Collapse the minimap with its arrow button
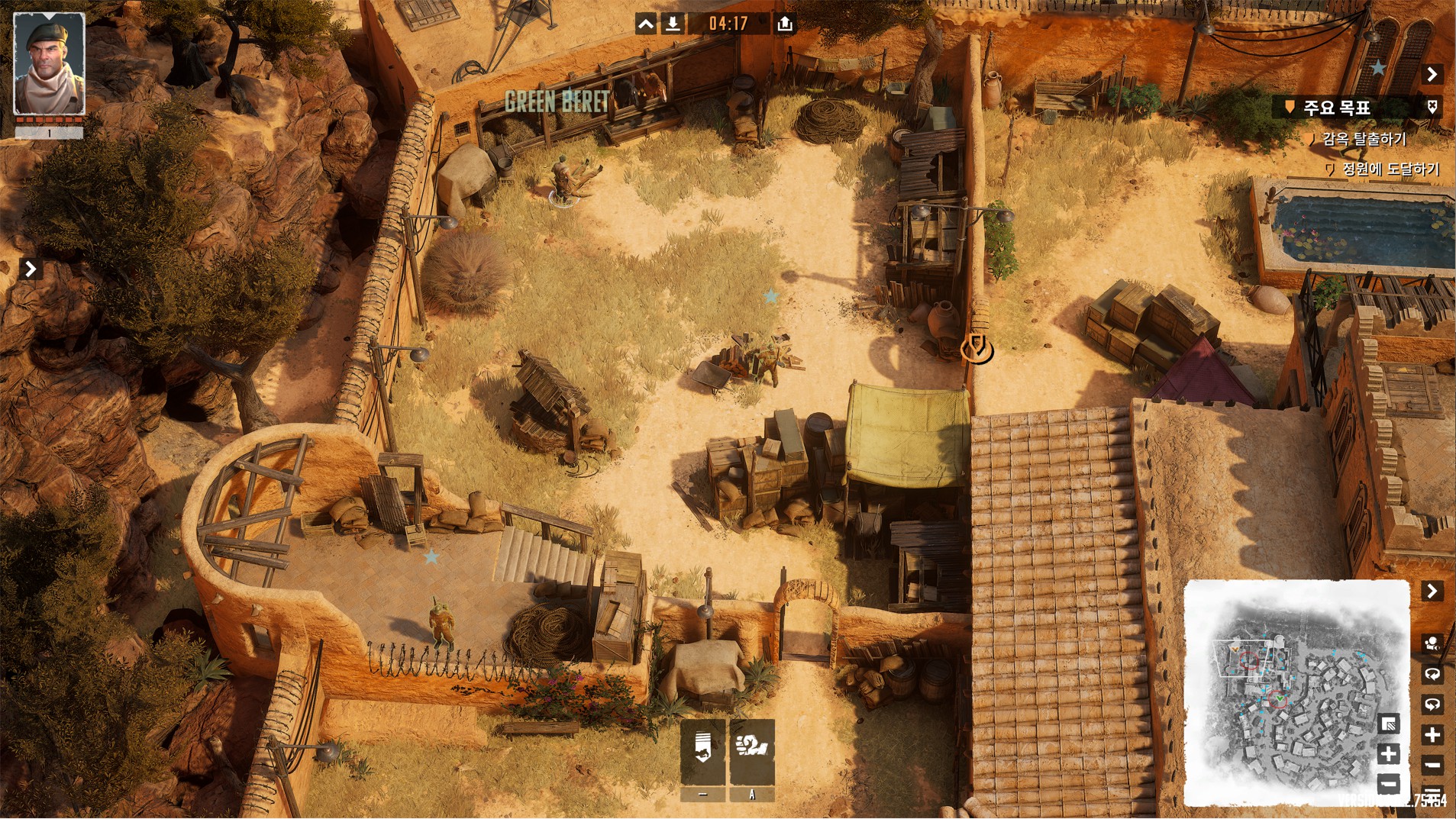This screenshot has height=819, width=1456. (1432, 591)
